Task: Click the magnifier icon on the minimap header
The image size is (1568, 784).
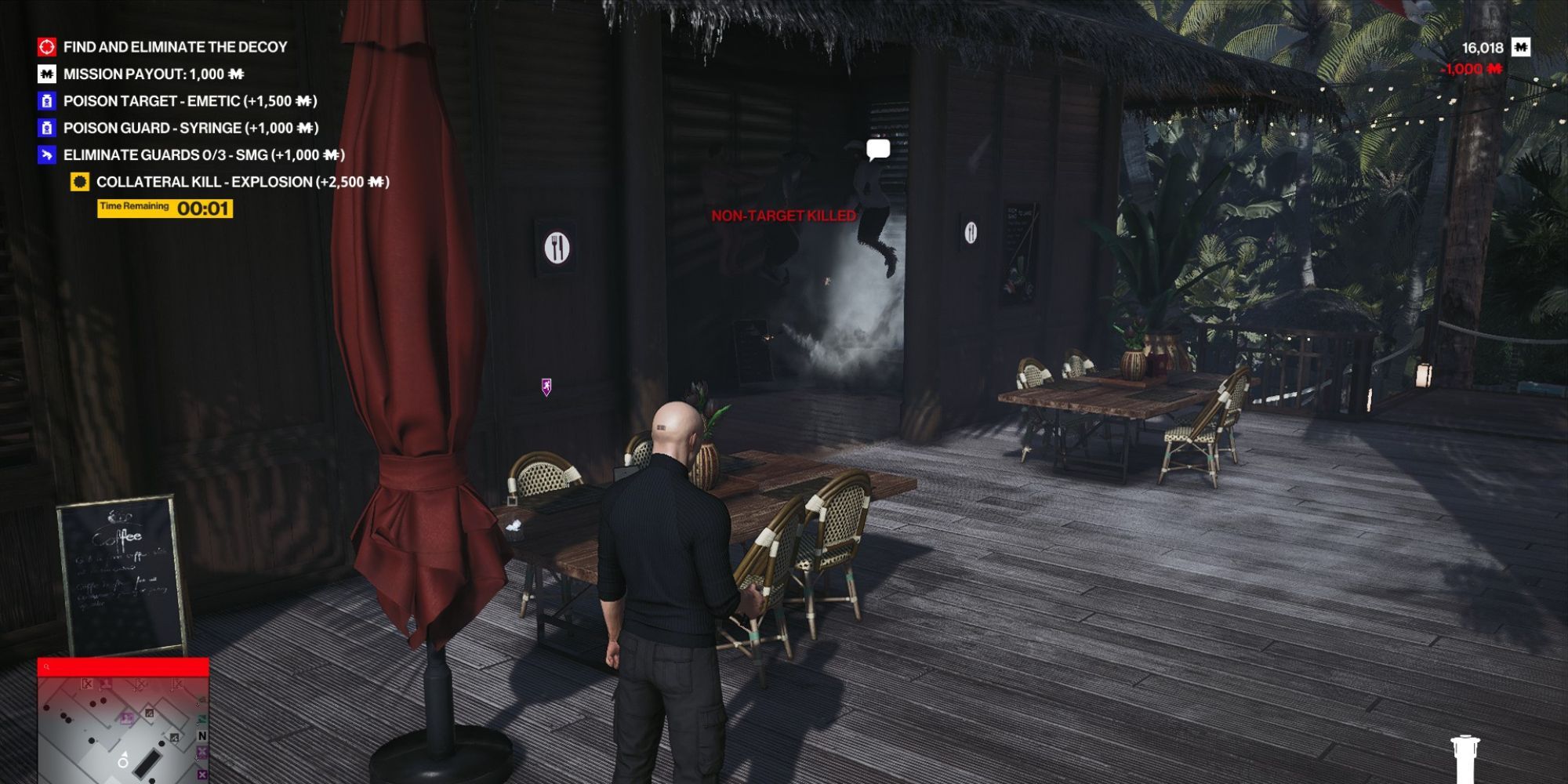Action: [47, 666]
